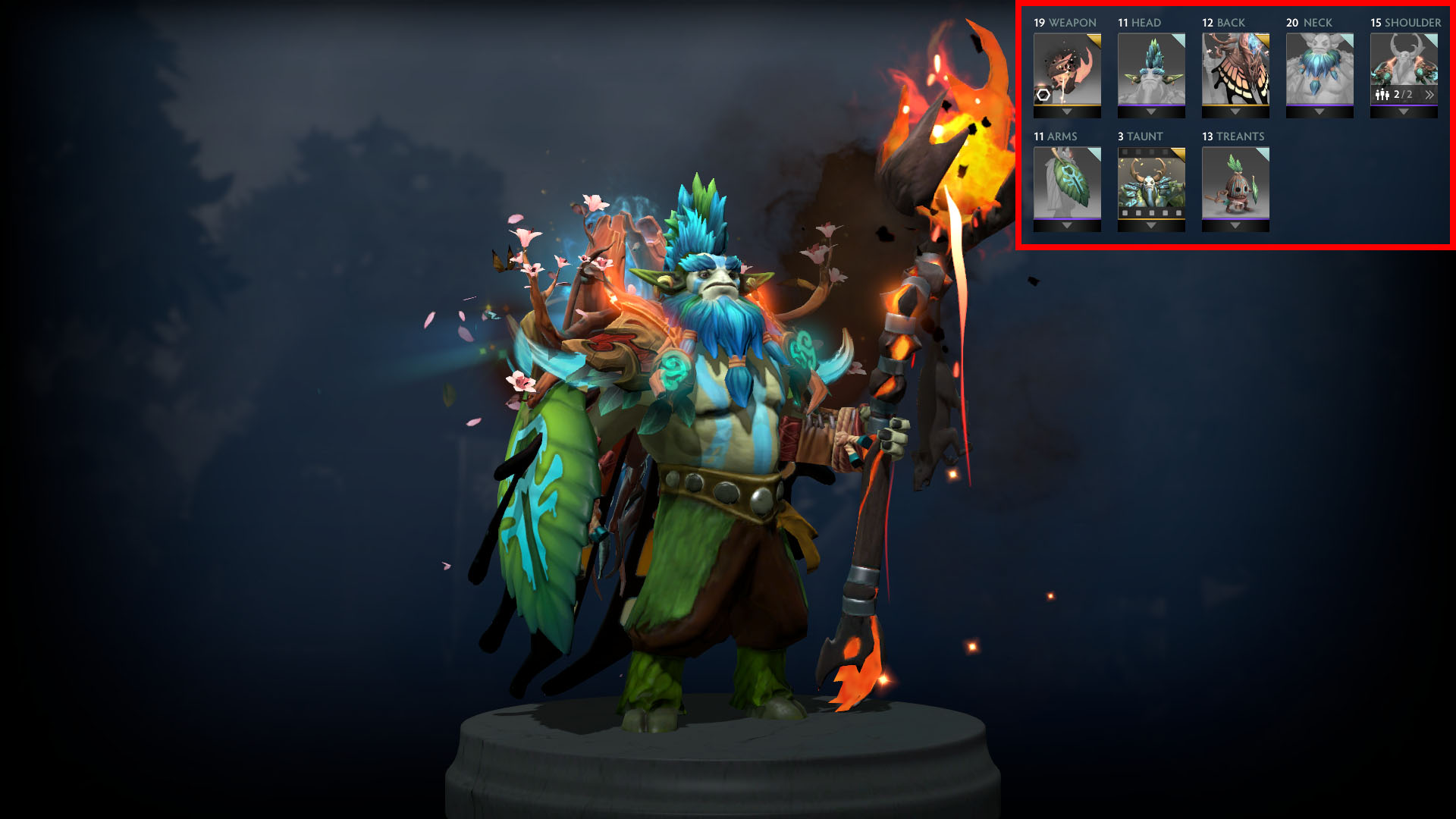
Task: Select the 3 TAUNT slot label
Action: (x=1141, y=136)
